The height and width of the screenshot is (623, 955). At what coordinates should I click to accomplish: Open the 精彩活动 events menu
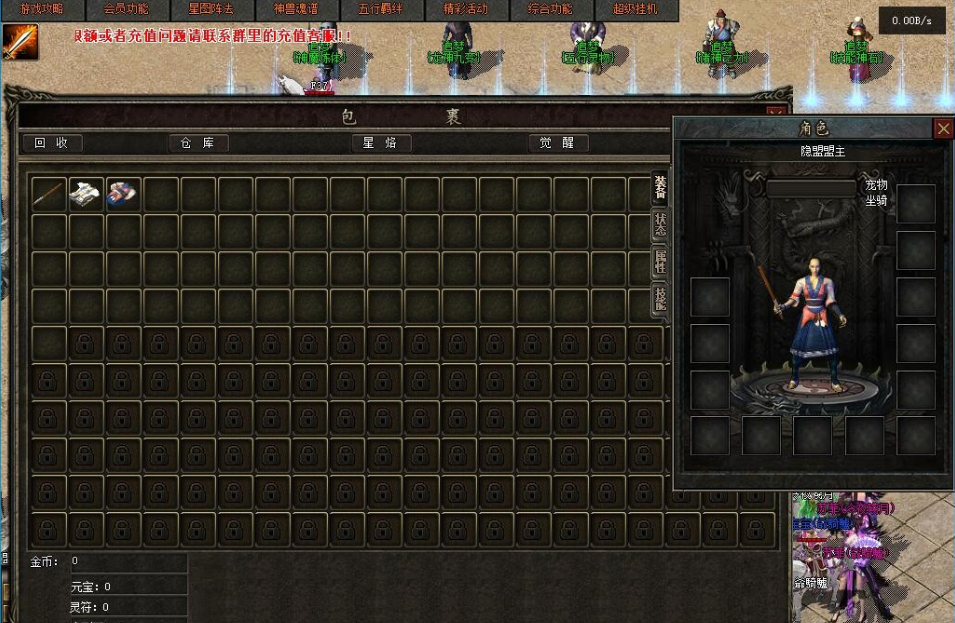pos(465,9)
